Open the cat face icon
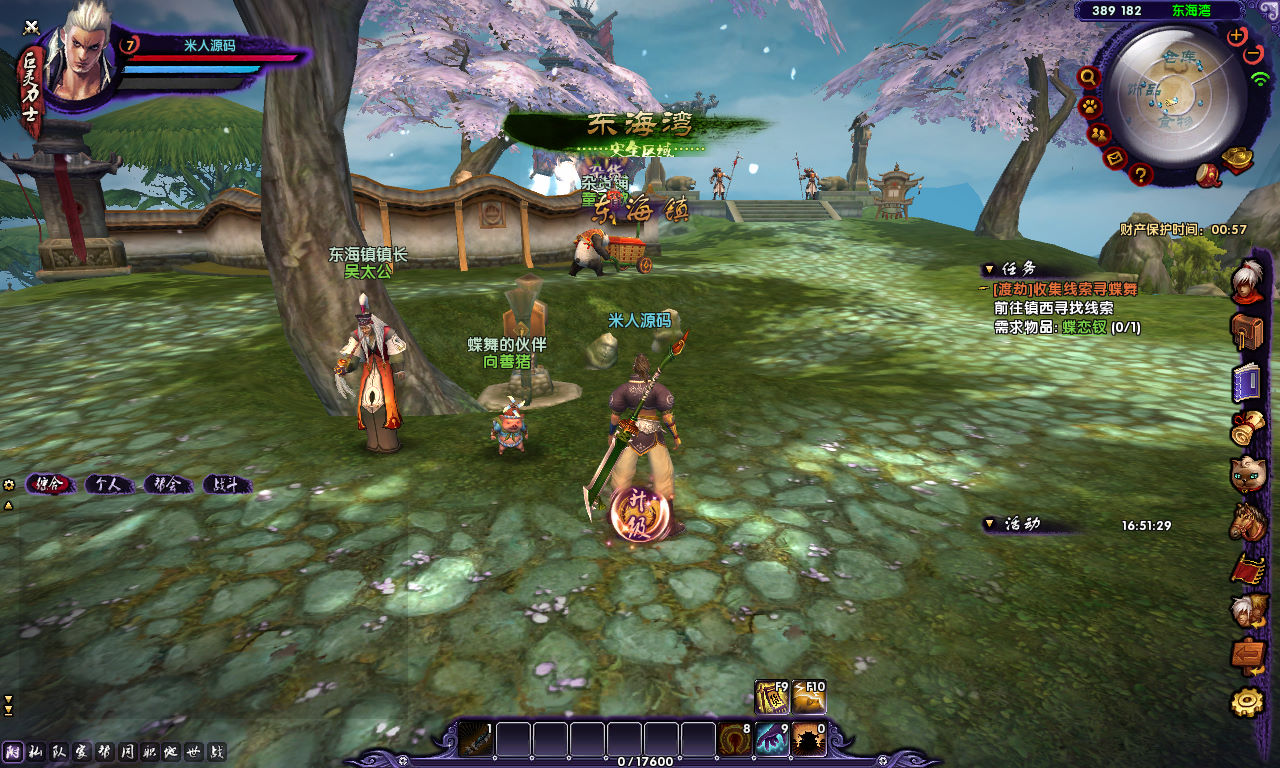1280x768 pixels. pyautogui.click(x=1247, y=474)
